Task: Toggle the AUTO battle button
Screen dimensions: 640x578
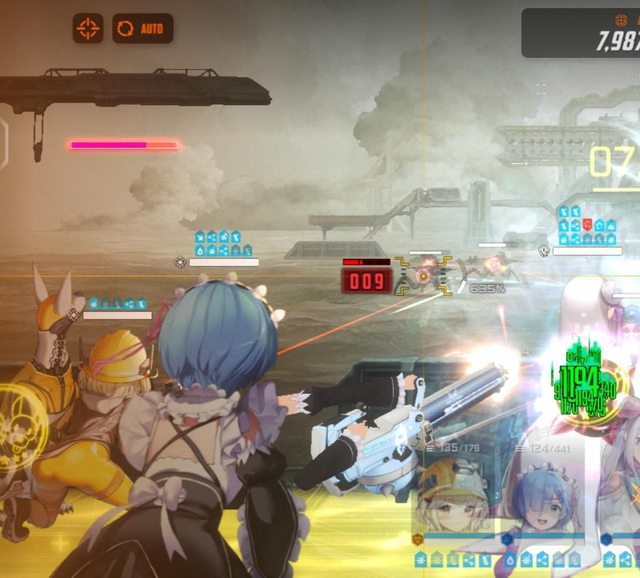Action: click(x=142, y=28)
